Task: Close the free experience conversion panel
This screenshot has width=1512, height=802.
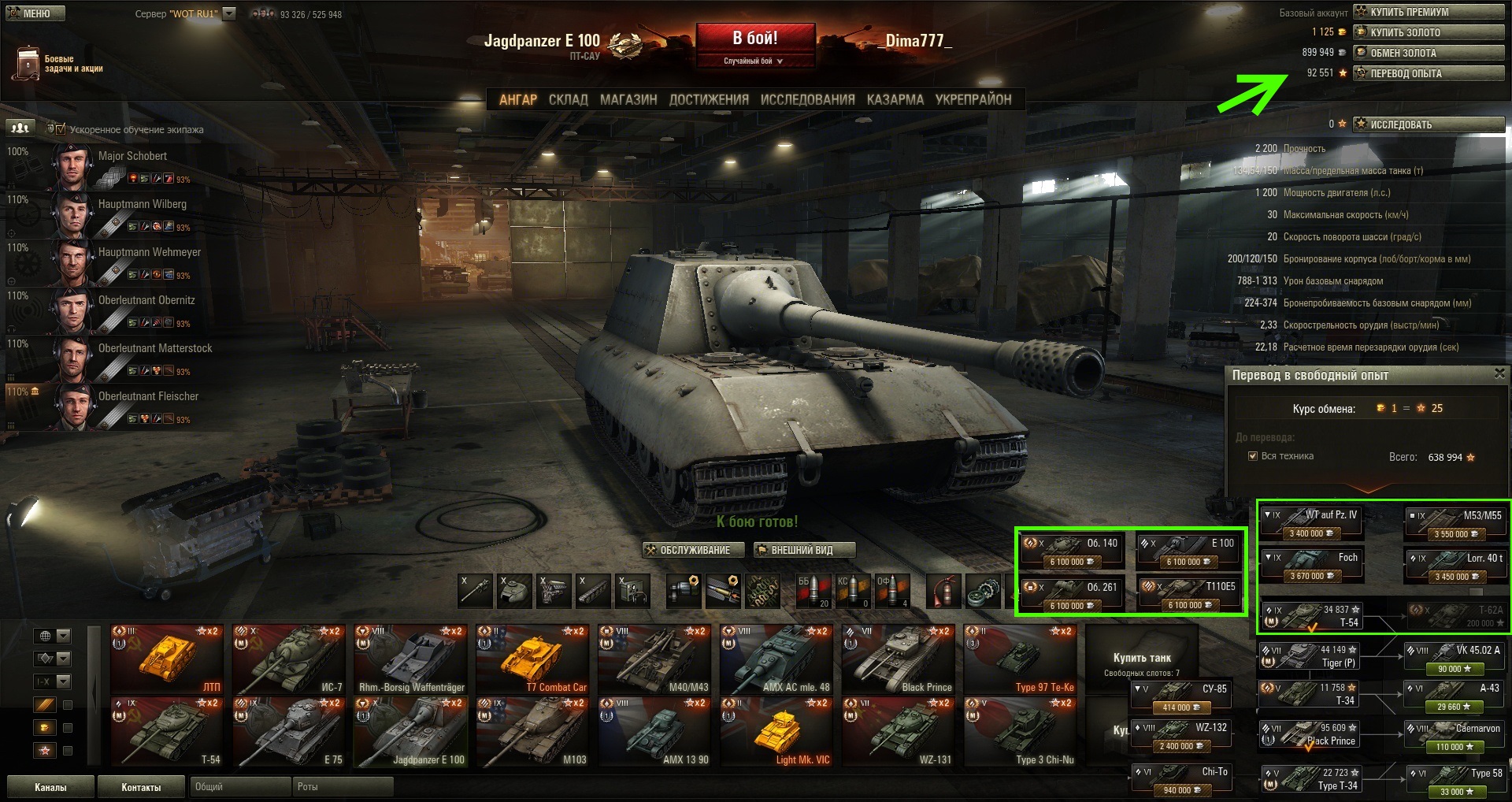Action: coord(1499,374)
